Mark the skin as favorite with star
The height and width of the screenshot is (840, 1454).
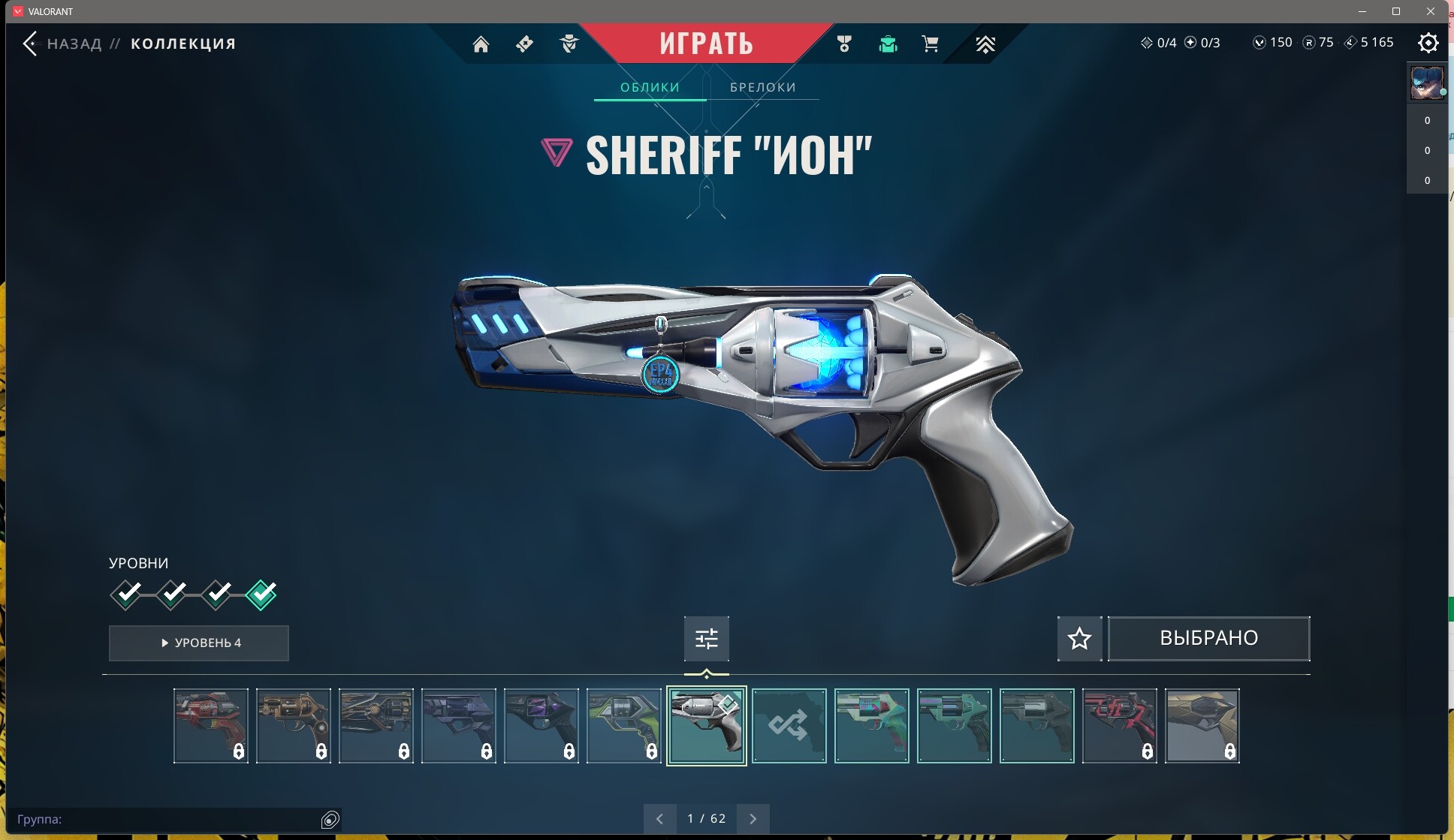(1079, 639)
